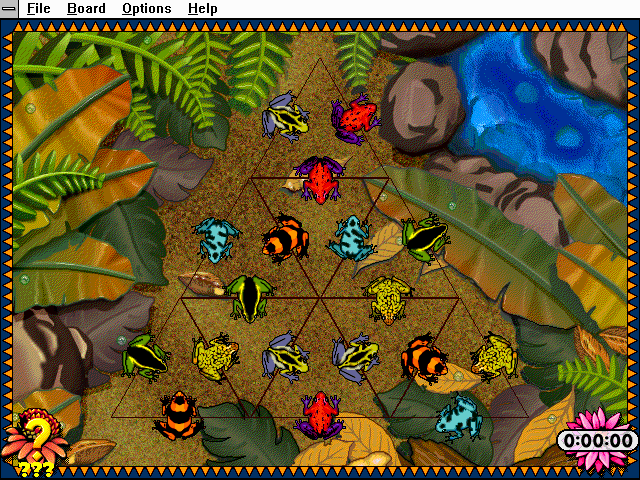Click the question mark hint flower
This screenshot has width=640, height=480.
[36, 437]
